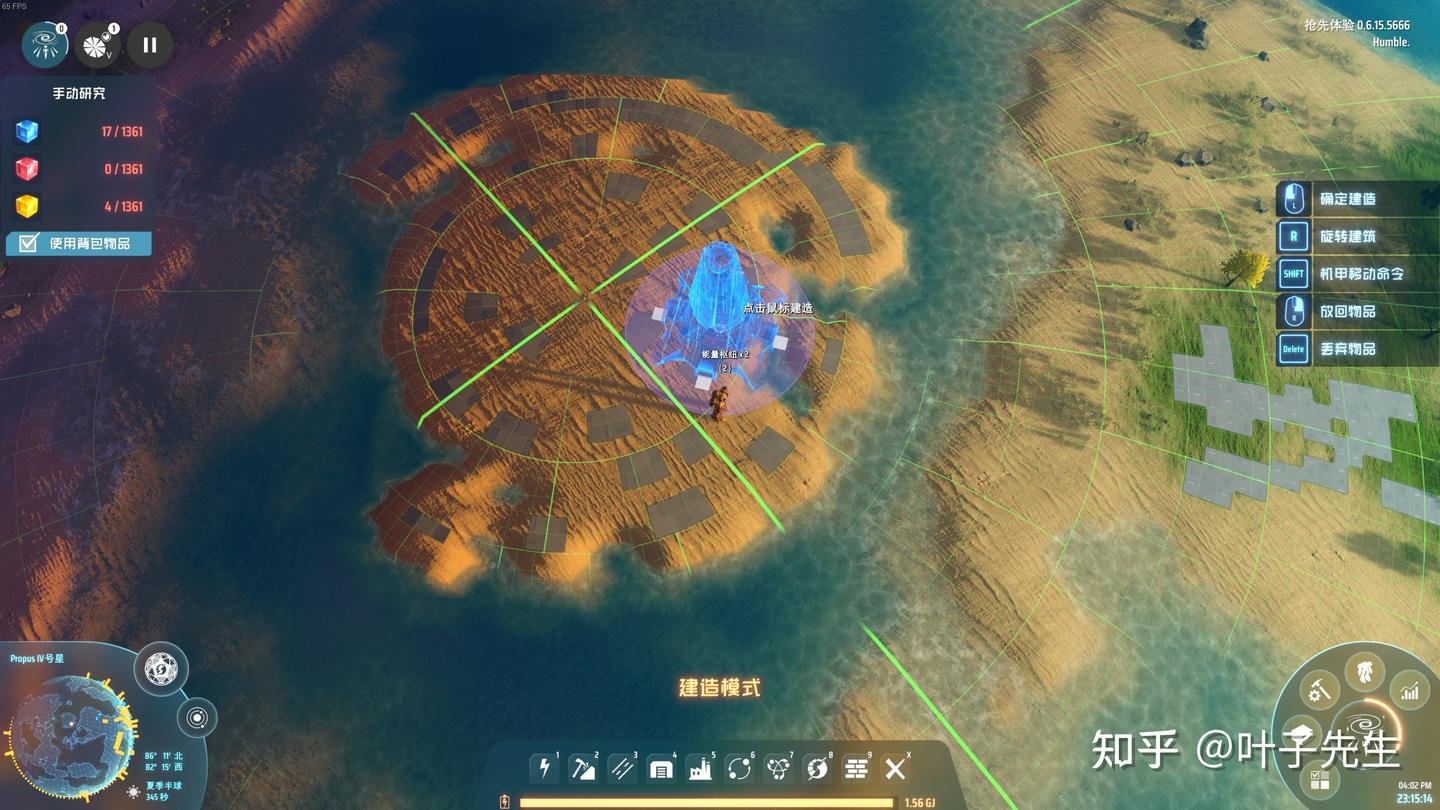Viewport: 1440px width, 810px height.
Task: Open the storage facilities build category
Action: coord(661,768)
